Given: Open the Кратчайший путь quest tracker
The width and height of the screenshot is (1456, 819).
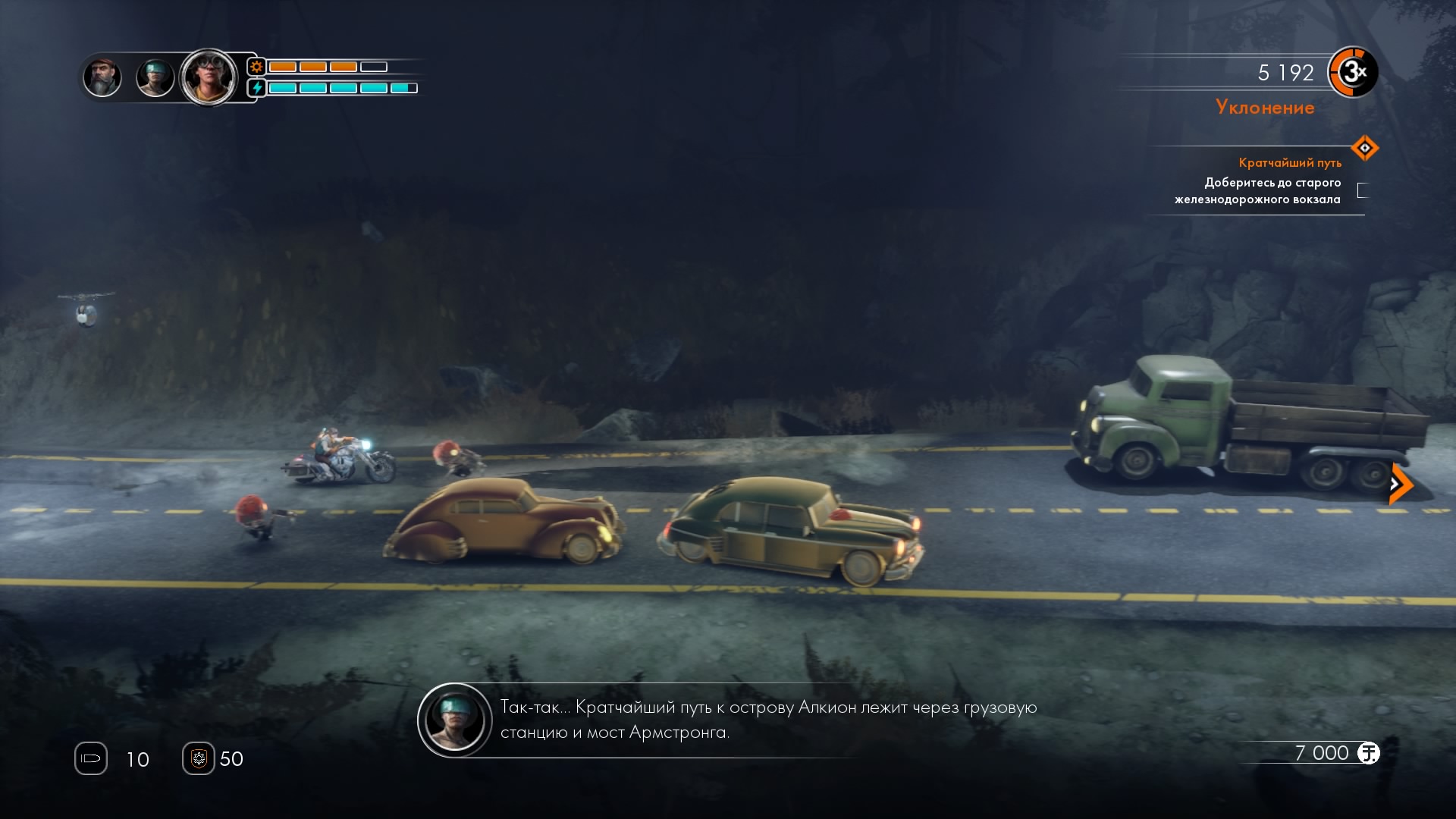Looking at the screenshot, I should click(1289, 162).
